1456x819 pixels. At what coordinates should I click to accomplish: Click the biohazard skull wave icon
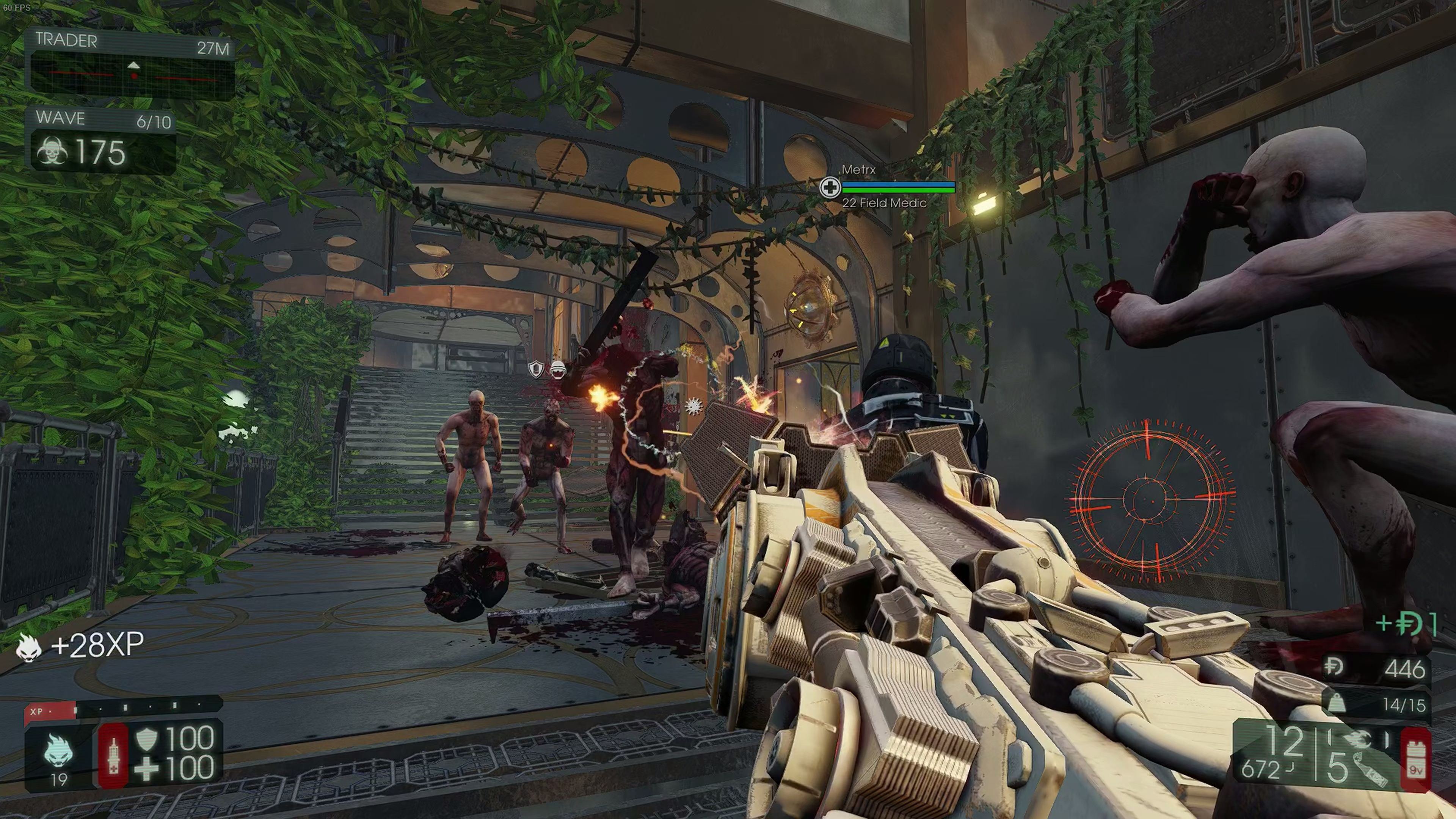coord(52,152)
